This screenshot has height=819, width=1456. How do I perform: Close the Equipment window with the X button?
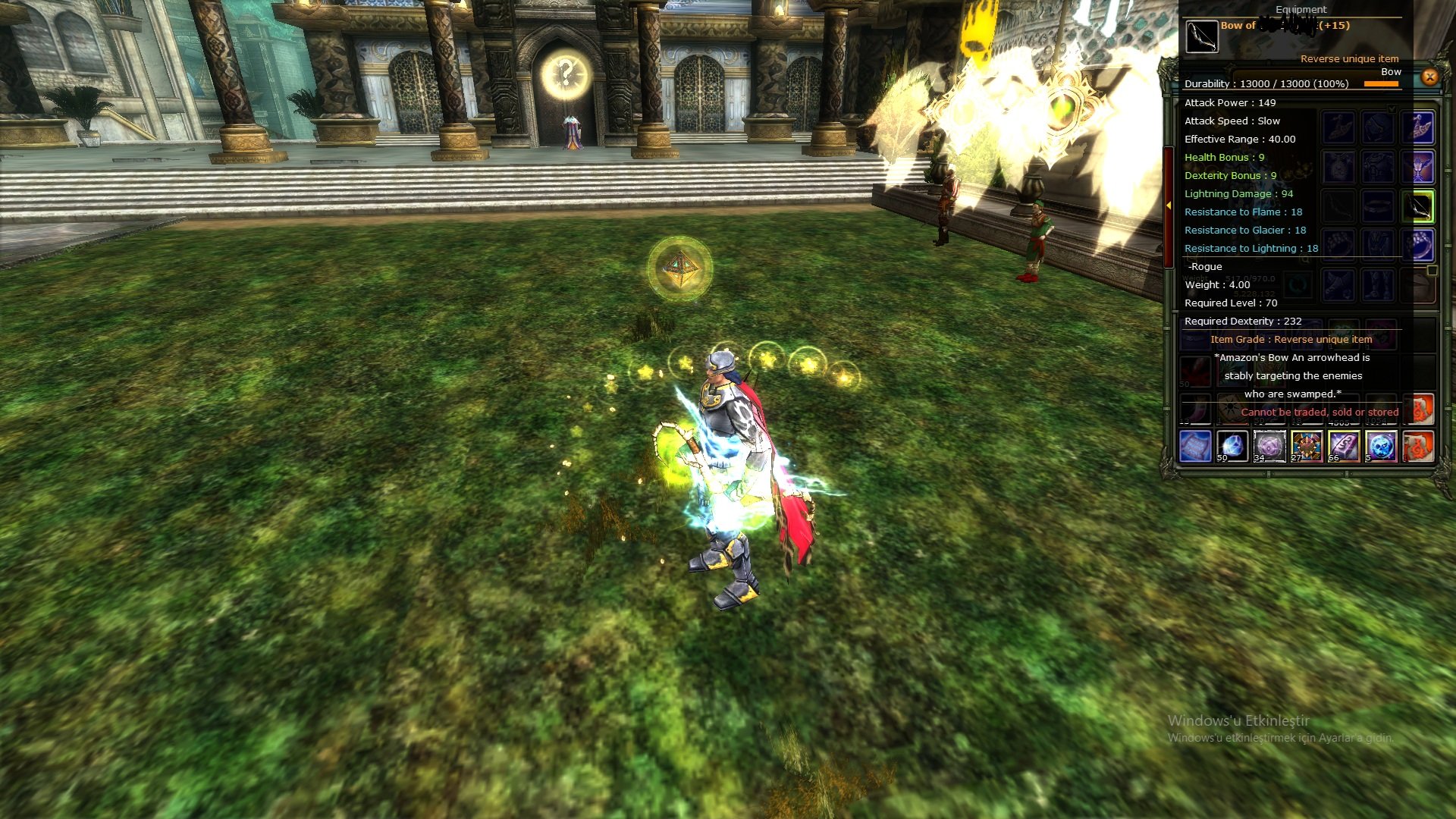click(x=1429, y=76)
